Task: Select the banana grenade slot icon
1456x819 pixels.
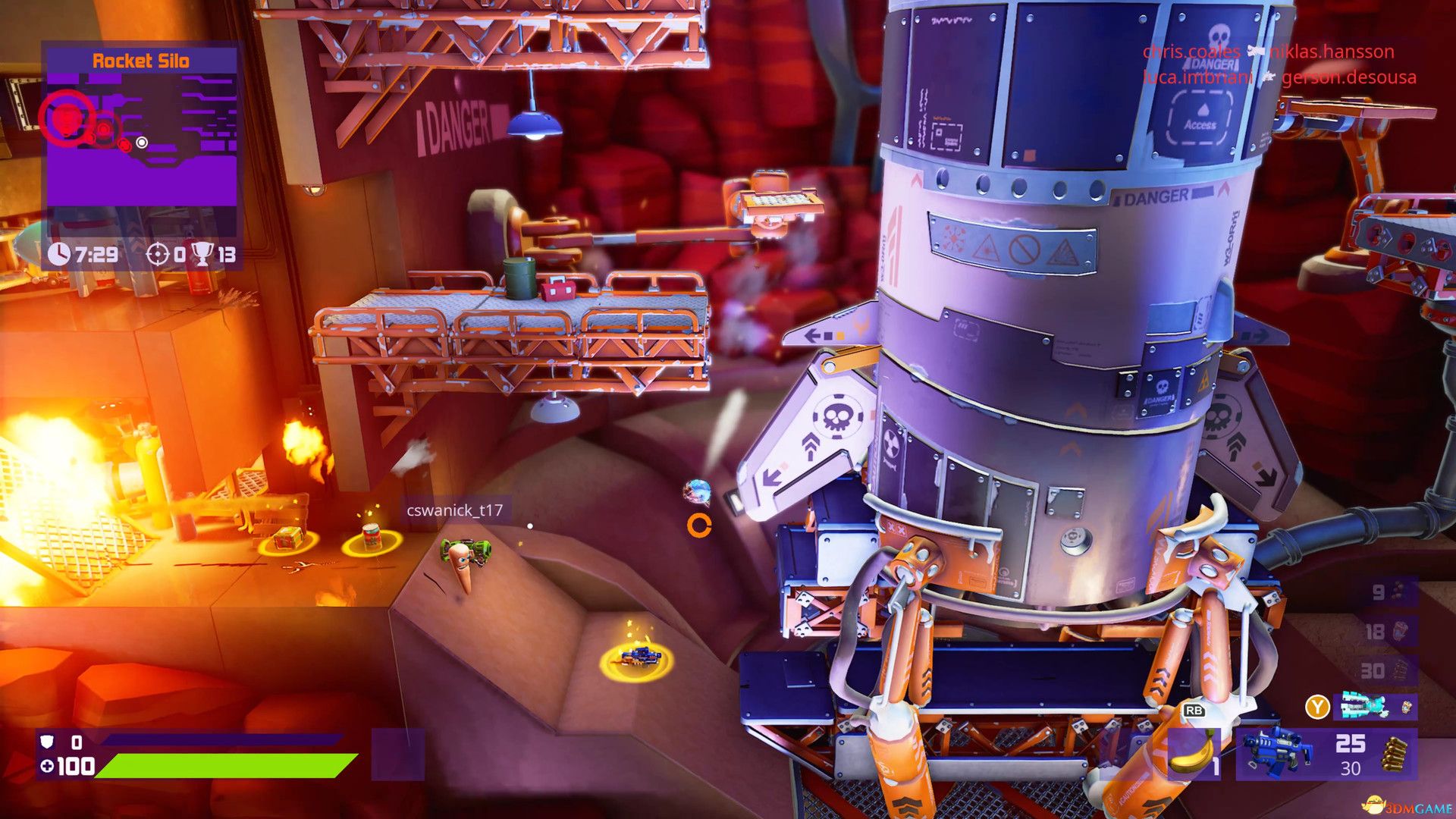Action: [x=1191, y=755]
